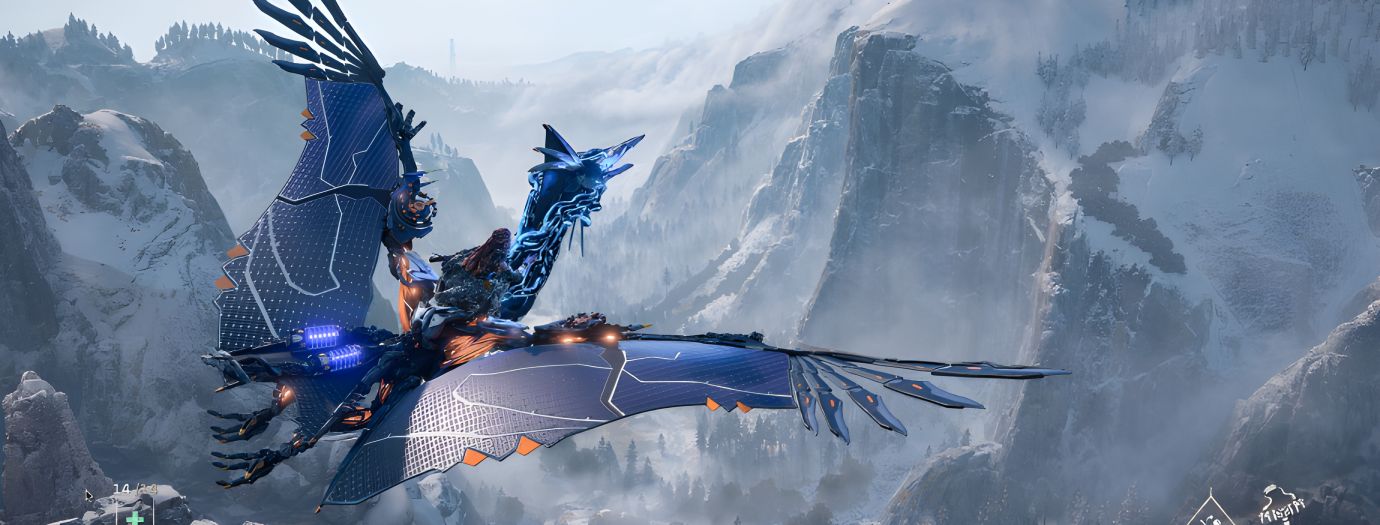Select the green cross medicine slot

[134, 517]
